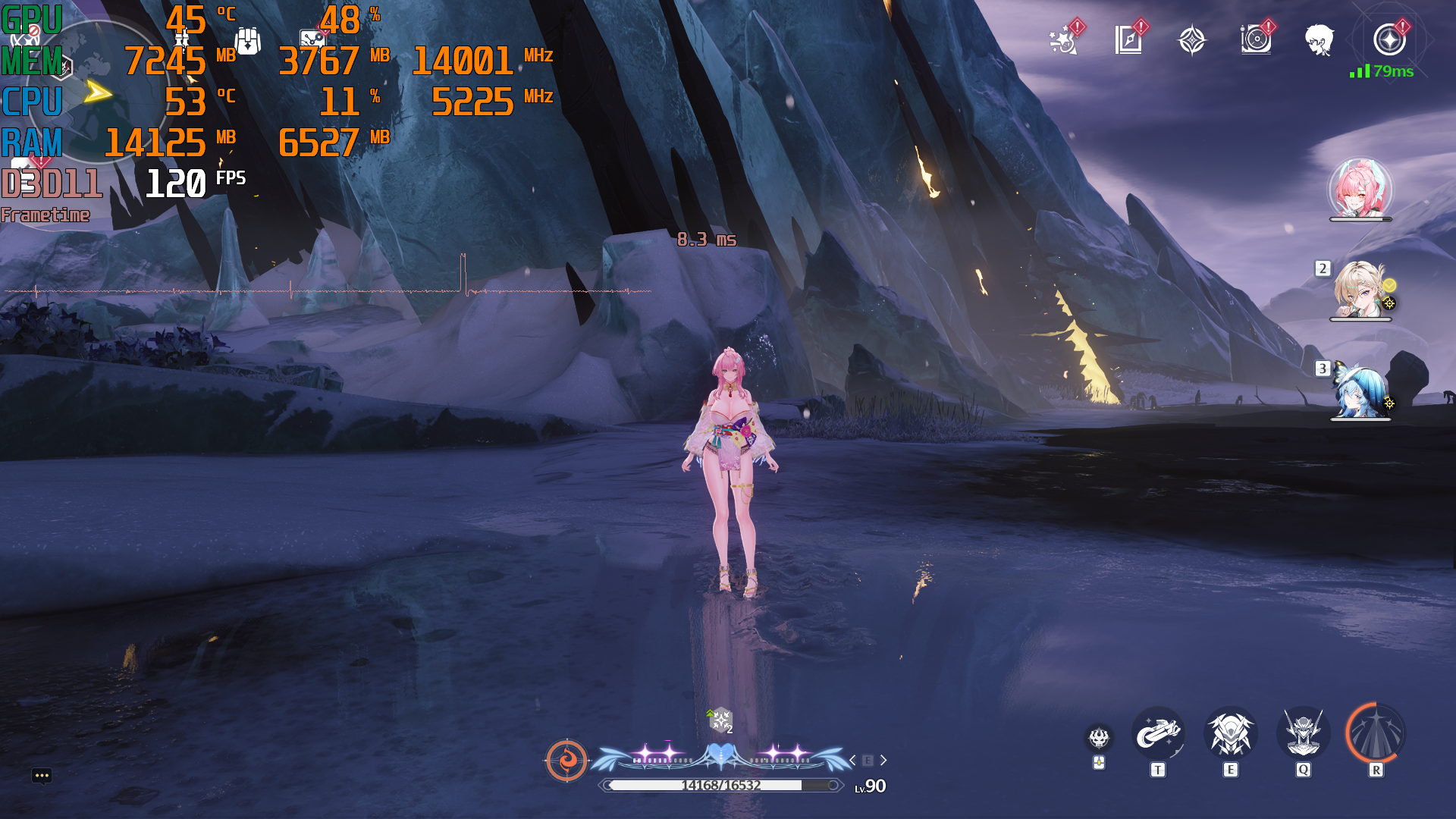This screenshot has height=819, width=1456.
Task: Click the left arrow beside level display
Action: tap(852, 760)
